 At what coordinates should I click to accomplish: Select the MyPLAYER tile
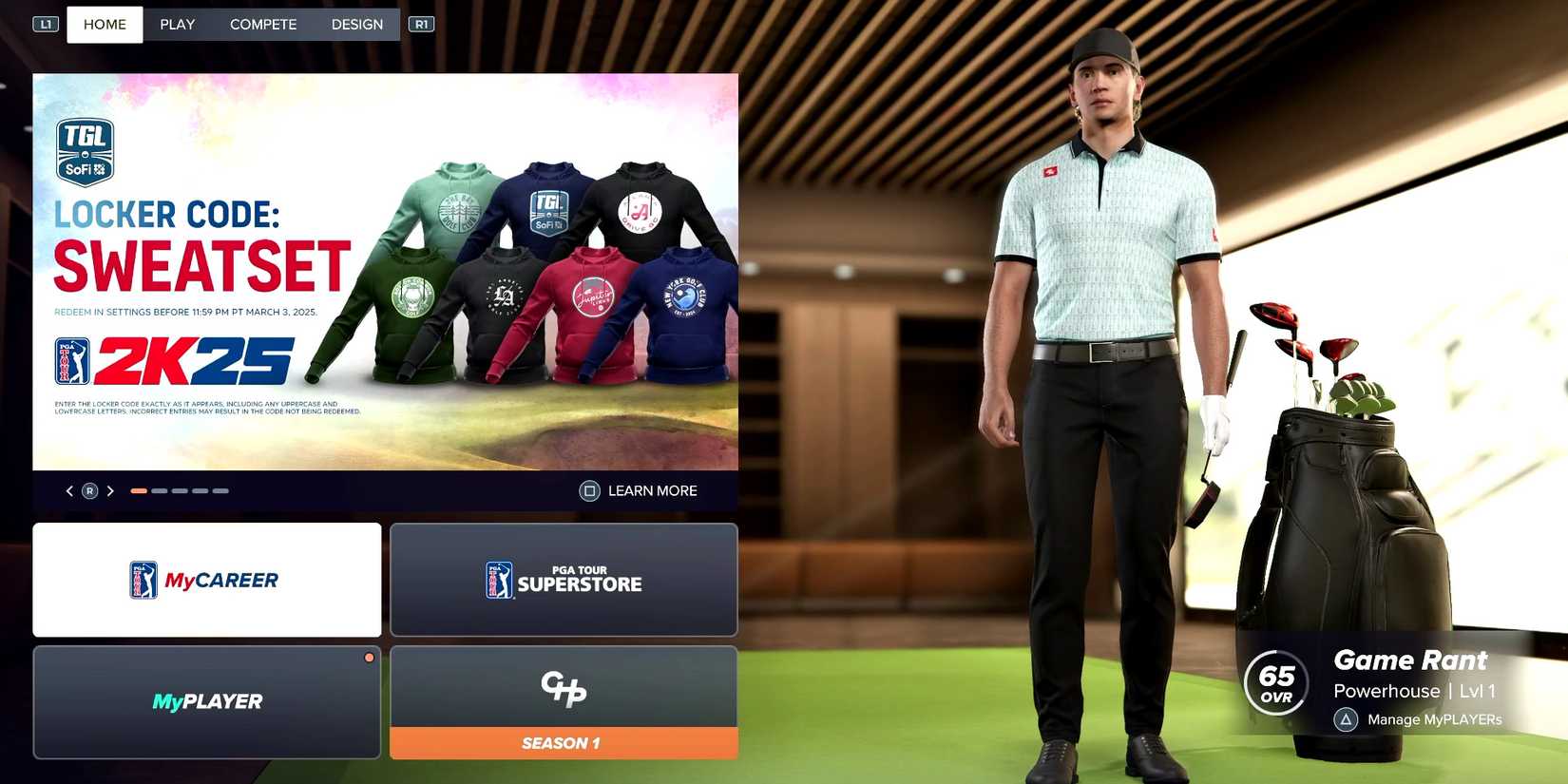206,701
